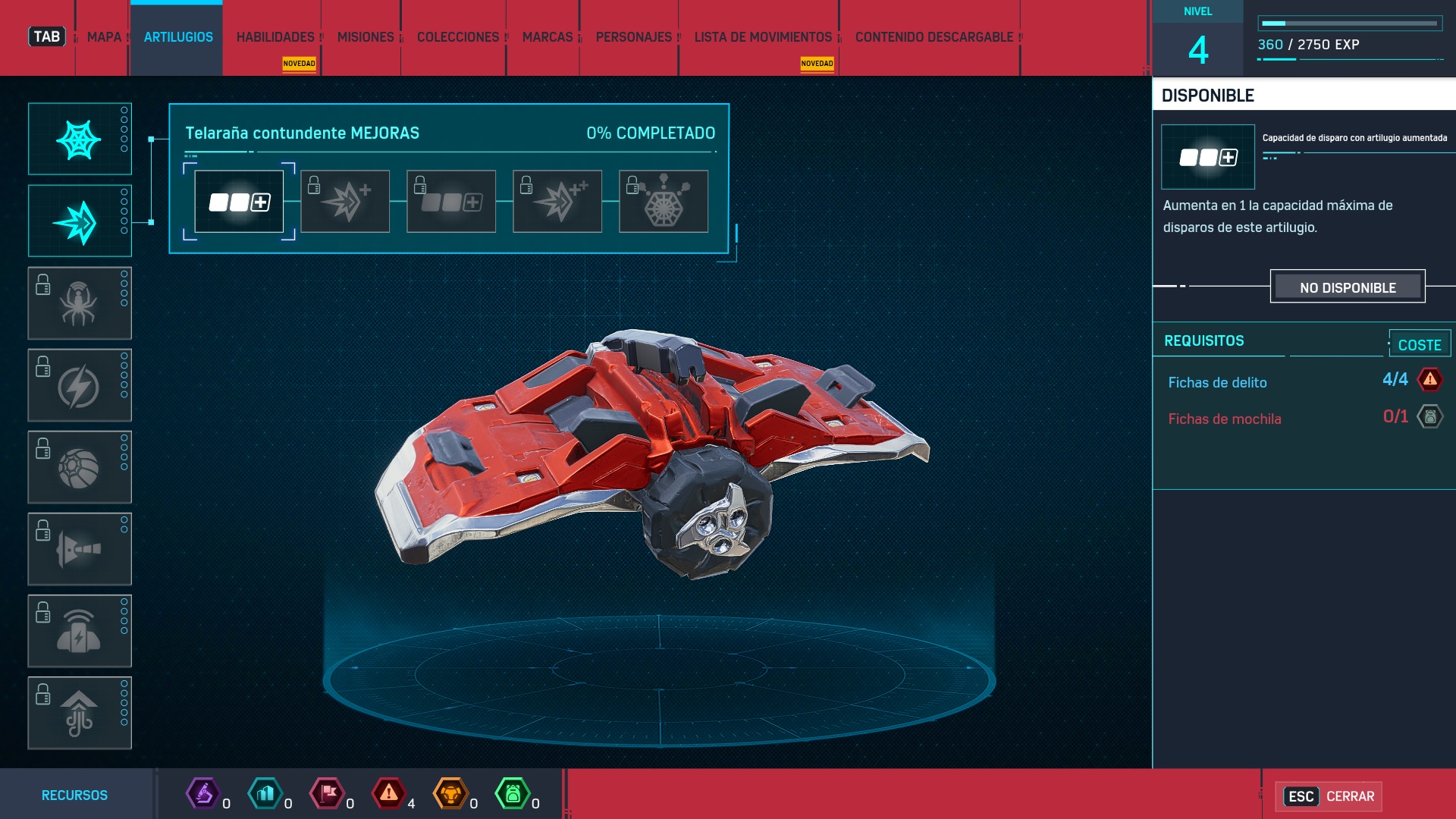Open the COSTE tab
Image resolution: width=1456 pixels, height=819 pixels.
pyautogui.click(x=1420, y=345)
